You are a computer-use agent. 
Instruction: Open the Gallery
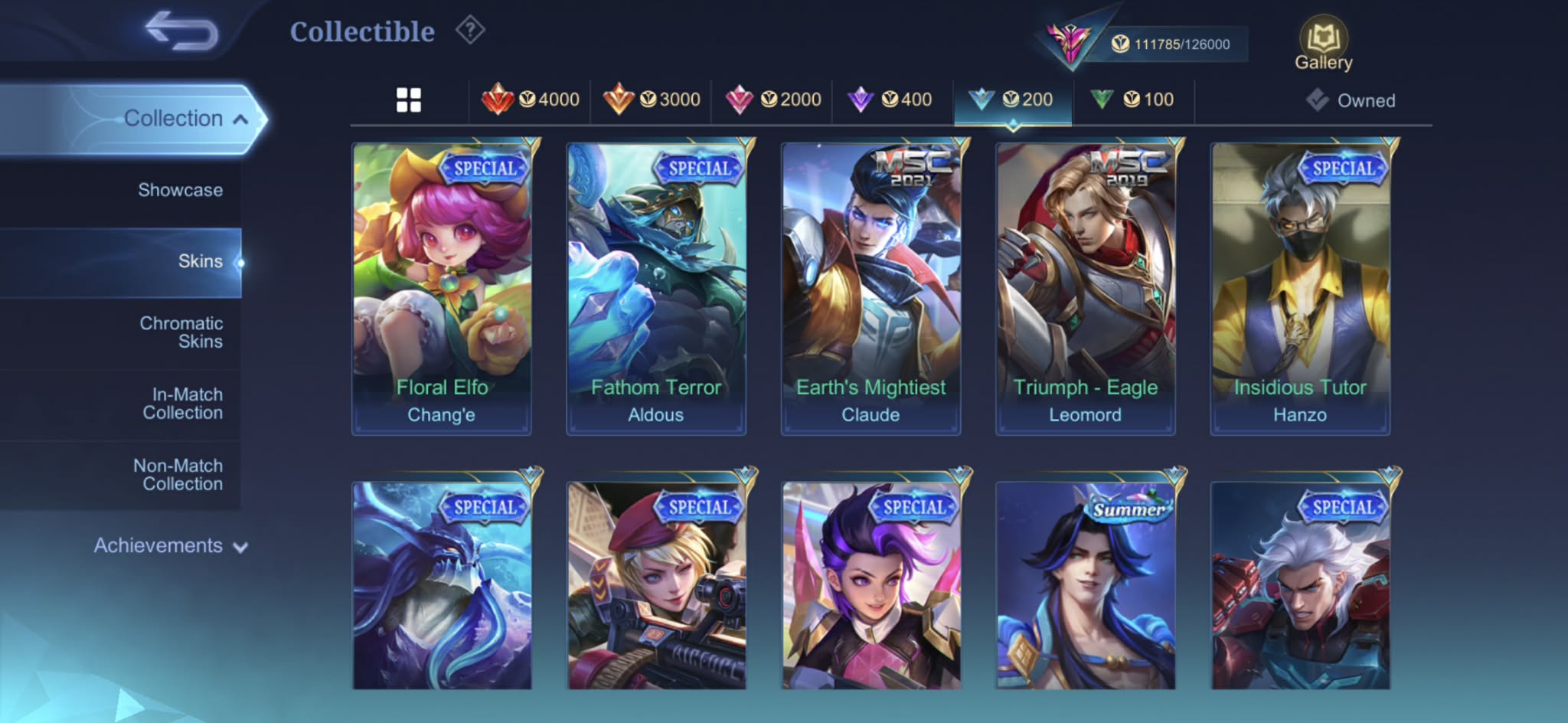tap(1323, 45)
